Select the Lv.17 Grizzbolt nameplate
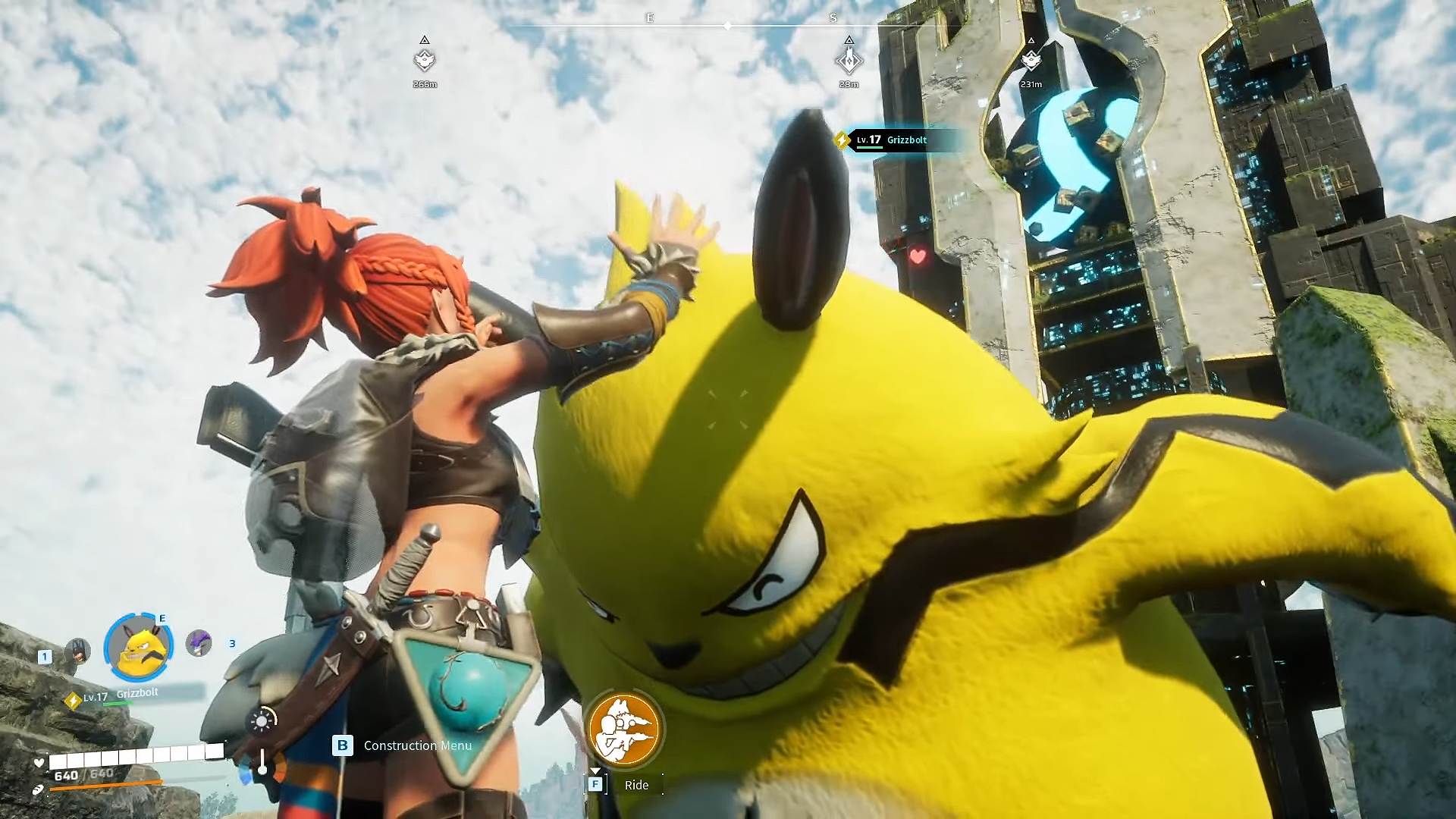 coord(892,140)
